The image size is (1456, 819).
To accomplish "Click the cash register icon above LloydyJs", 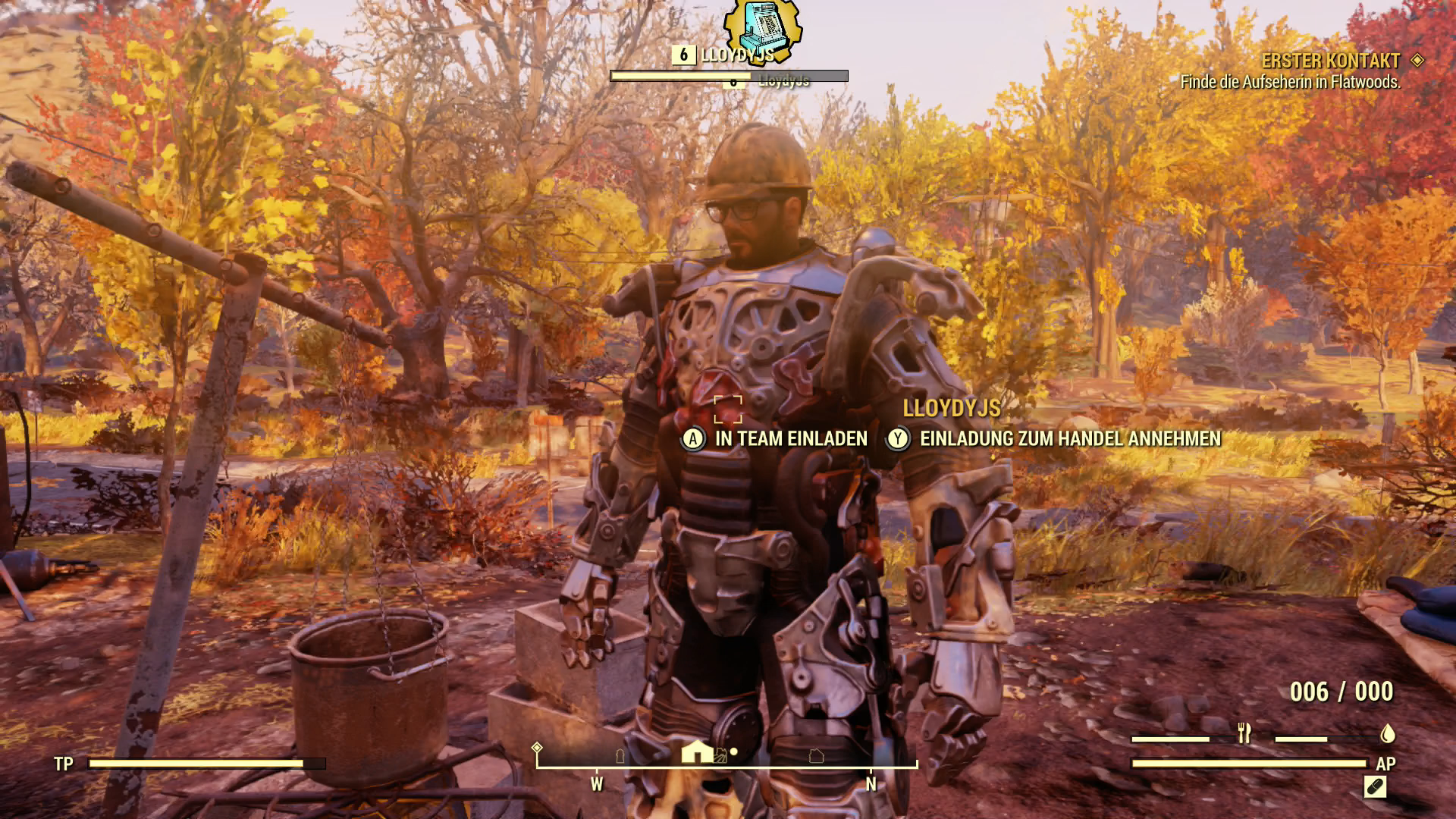I will tap(761, 28).
